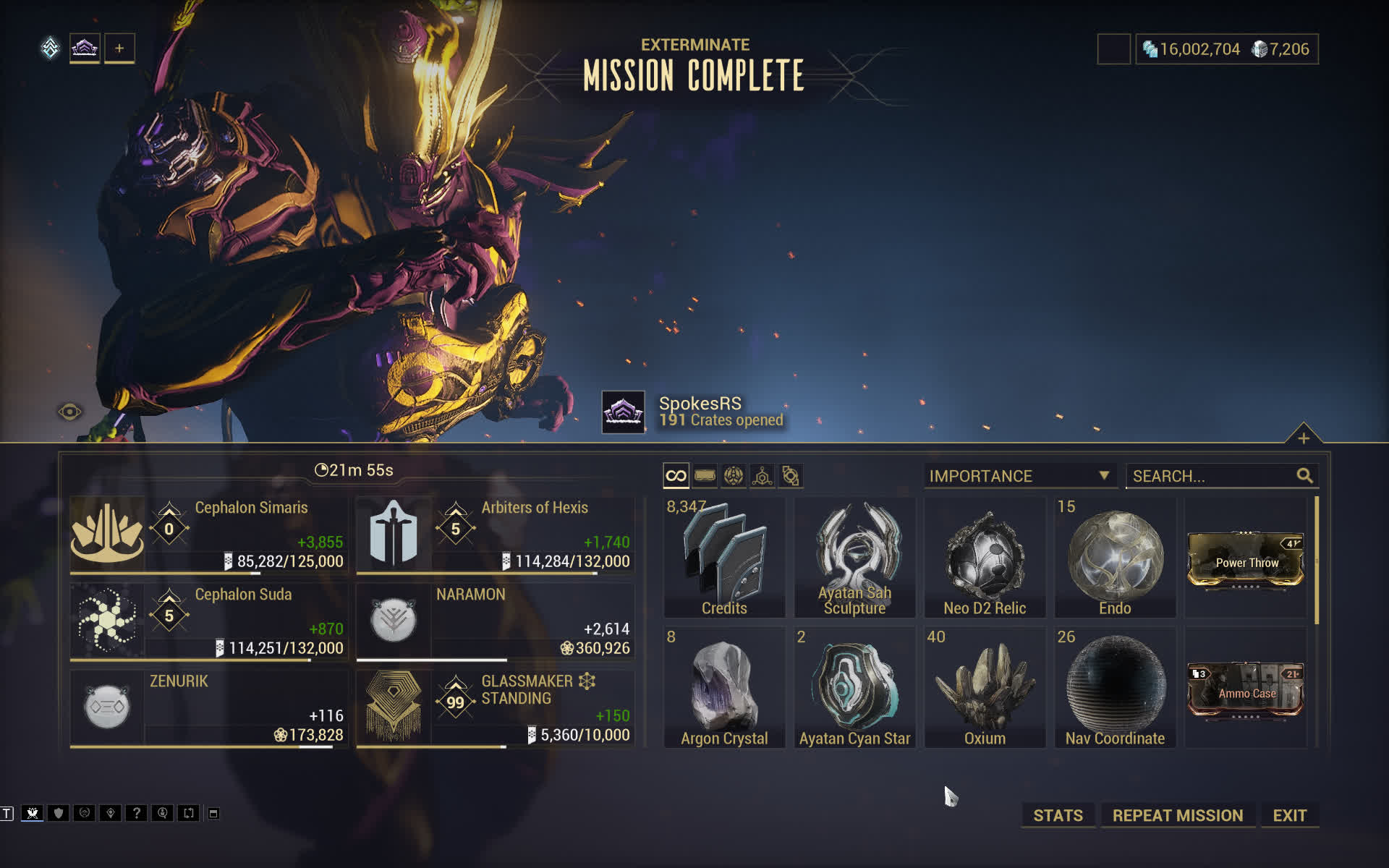
Task: Toggle the eye visibility icon
Action: pos(69,412)
